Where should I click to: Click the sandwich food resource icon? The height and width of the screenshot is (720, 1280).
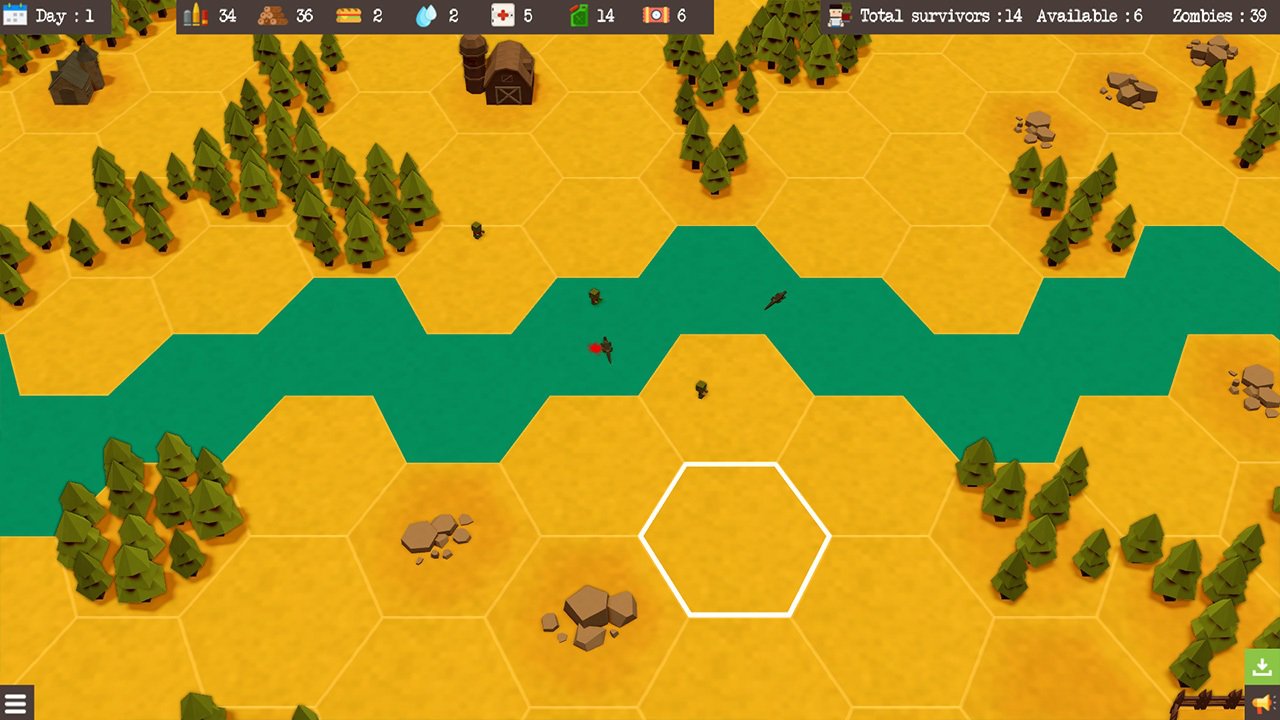coord(348,16)
